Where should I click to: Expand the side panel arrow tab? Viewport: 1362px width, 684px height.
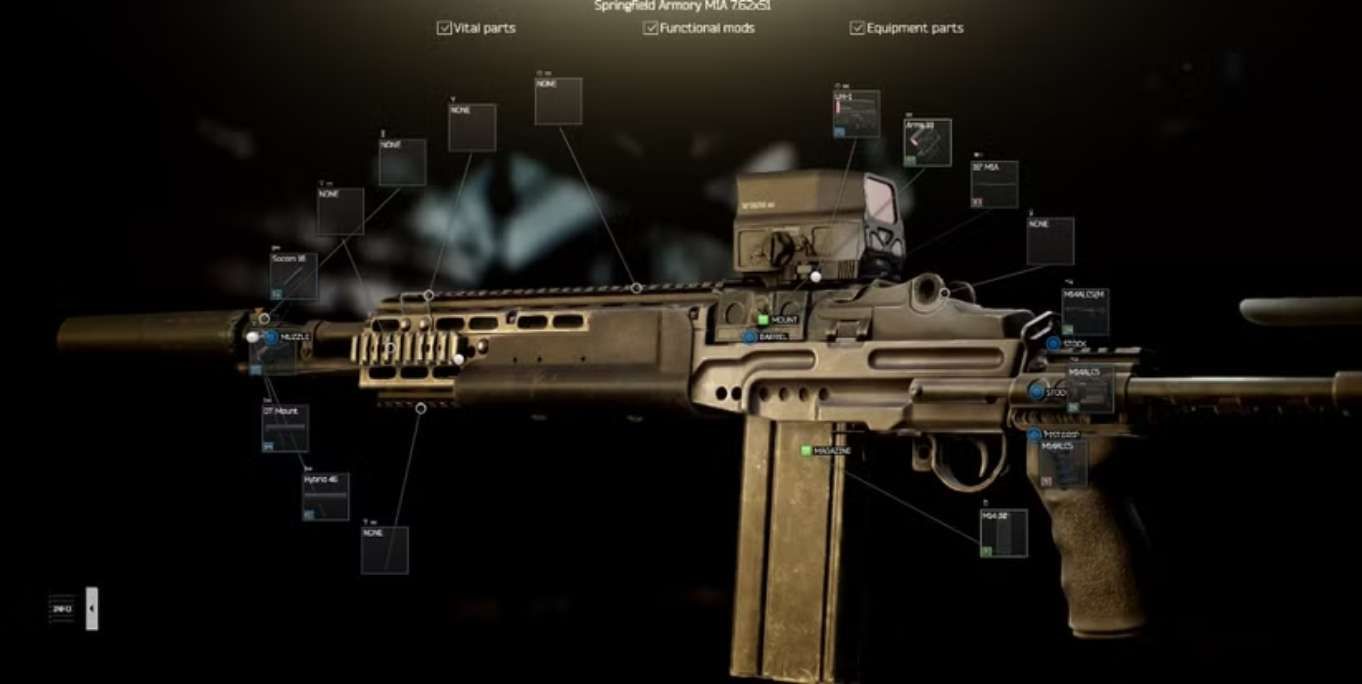pos(92,608)
